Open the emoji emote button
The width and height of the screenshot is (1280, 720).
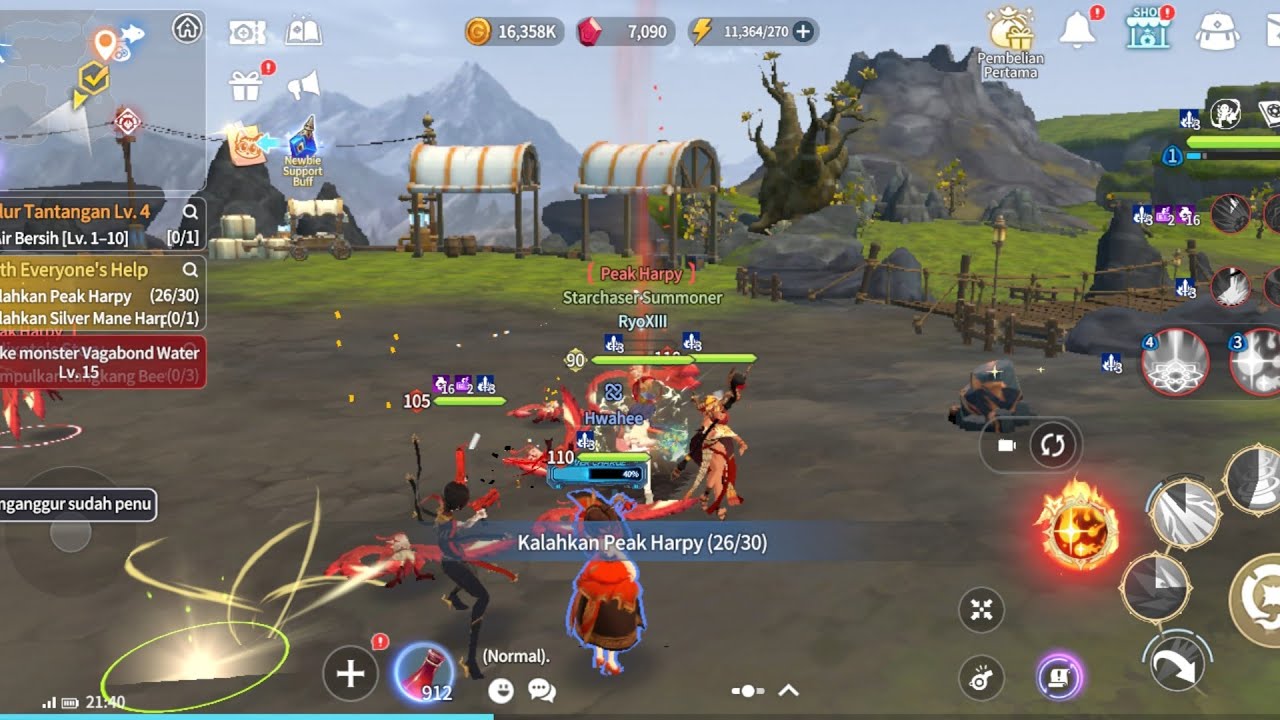501,690
